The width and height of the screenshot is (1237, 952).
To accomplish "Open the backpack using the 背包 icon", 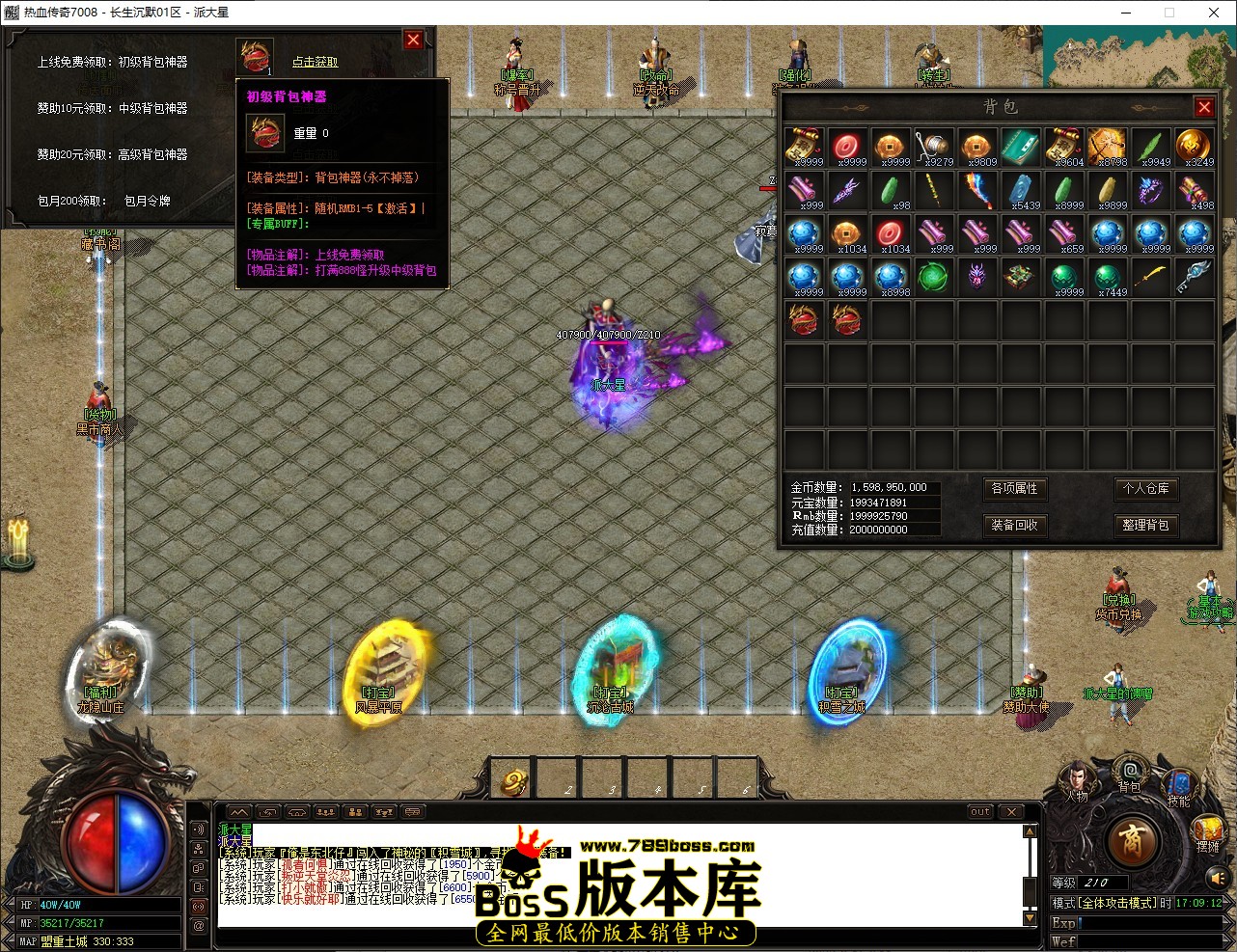I will [1131, 772].
